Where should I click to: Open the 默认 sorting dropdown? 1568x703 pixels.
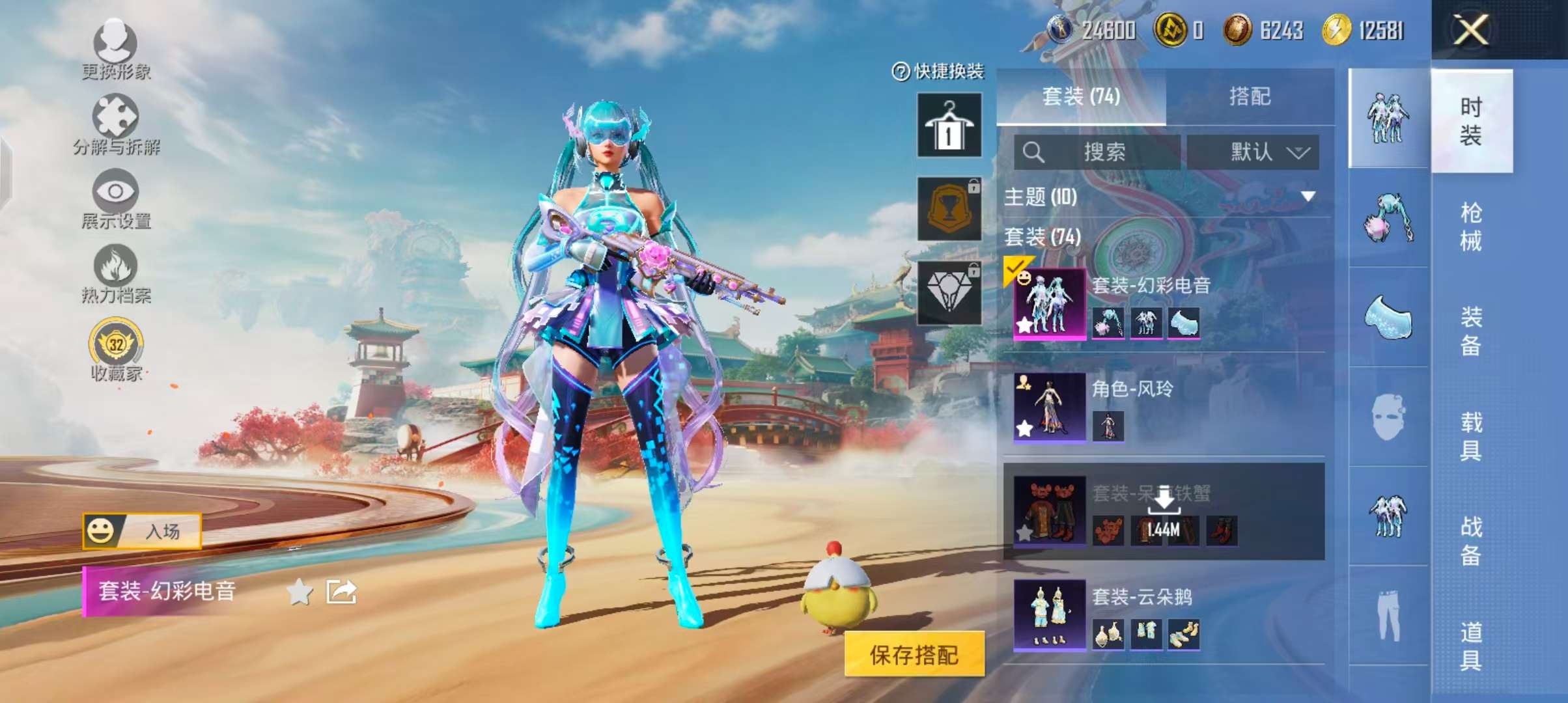pos(1252,151)
